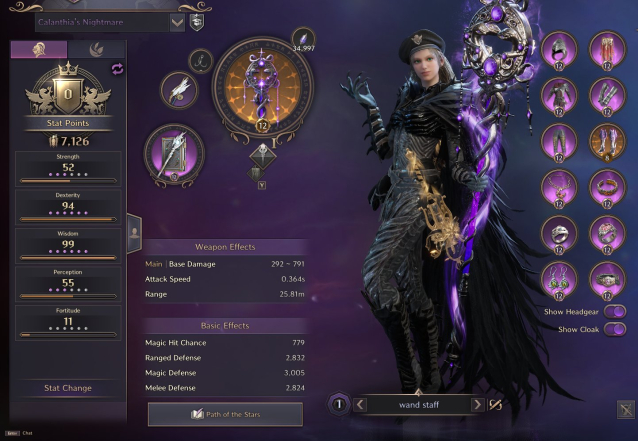Switch to the wing emblem tab

[x=97, y=49]
